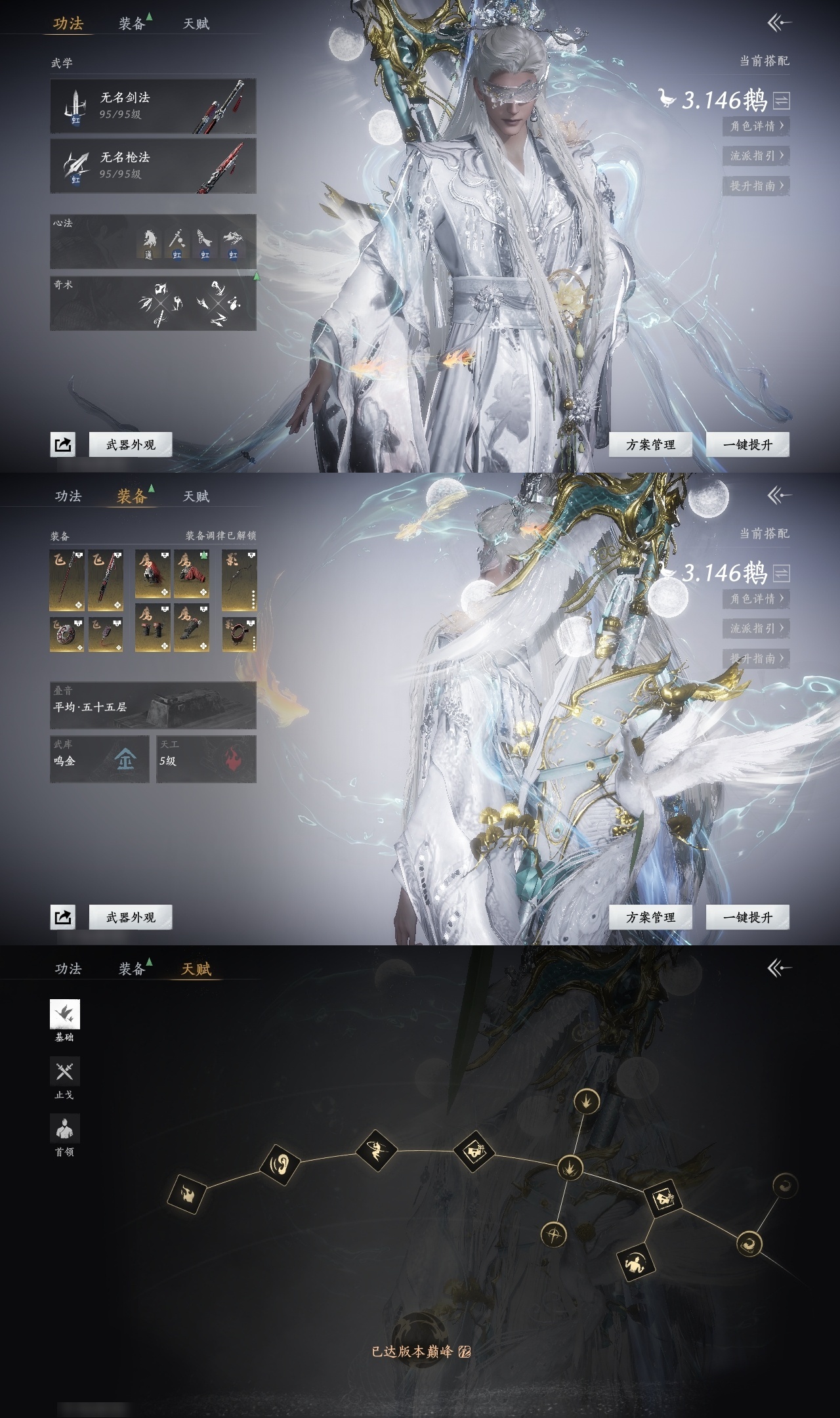Viewport: 840px width, 1418px height.
Task: Open the 无名枪法 spear martial art
Action: 153,166
